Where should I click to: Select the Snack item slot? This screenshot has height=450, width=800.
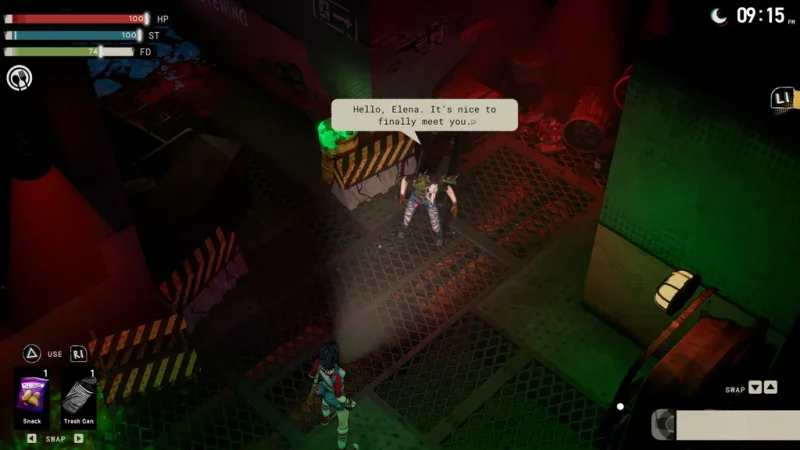32,400
